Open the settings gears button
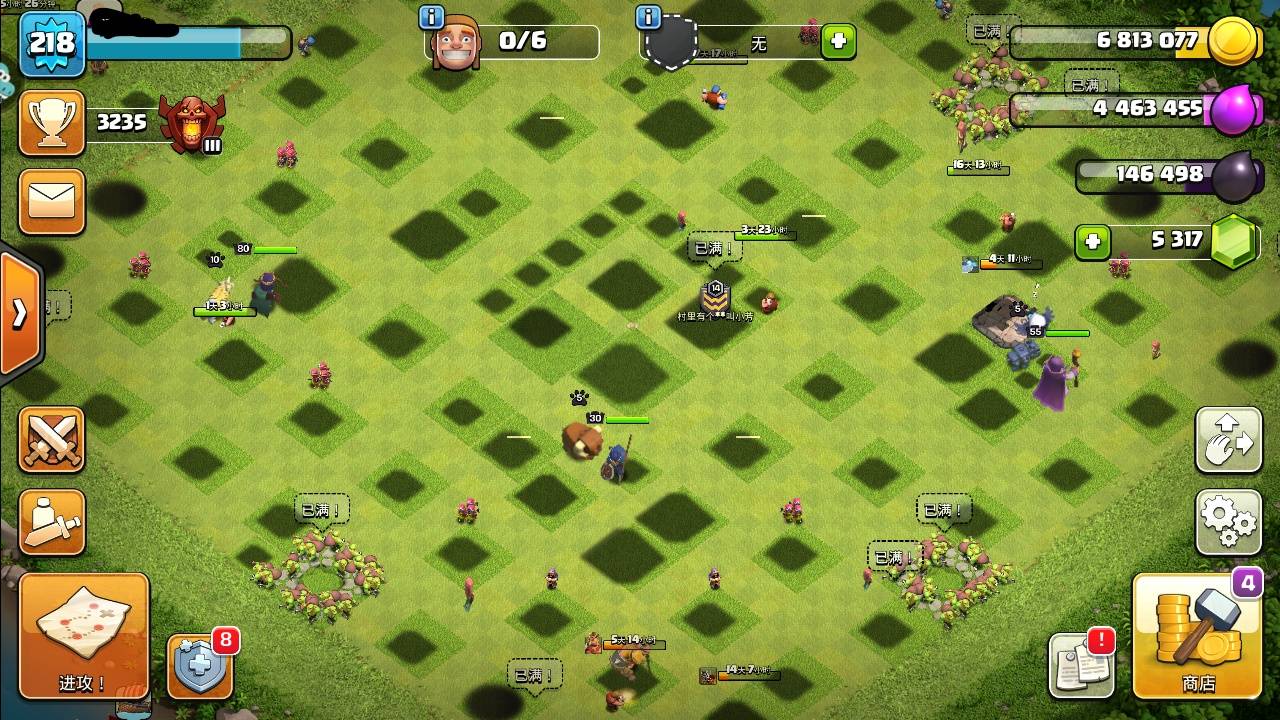 [1229, 521]
